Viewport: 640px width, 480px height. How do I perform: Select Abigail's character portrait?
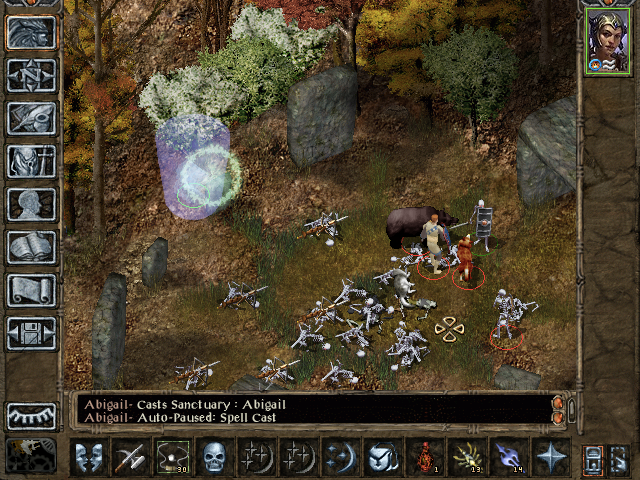pos(607,44)
